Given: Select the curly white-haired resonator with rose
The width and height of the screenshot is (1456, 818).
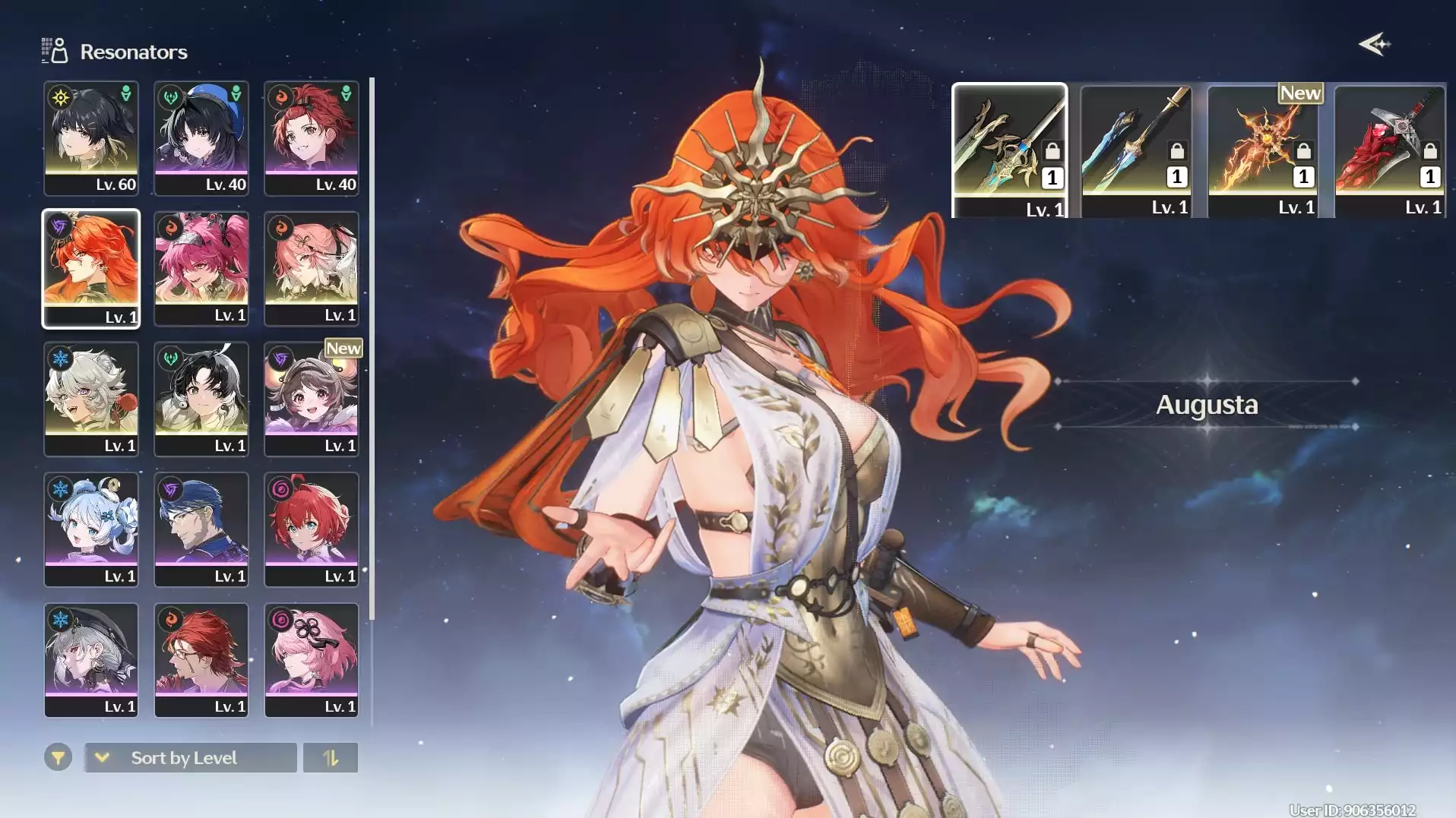Looking at the screenshot, I should coord(91,399).
